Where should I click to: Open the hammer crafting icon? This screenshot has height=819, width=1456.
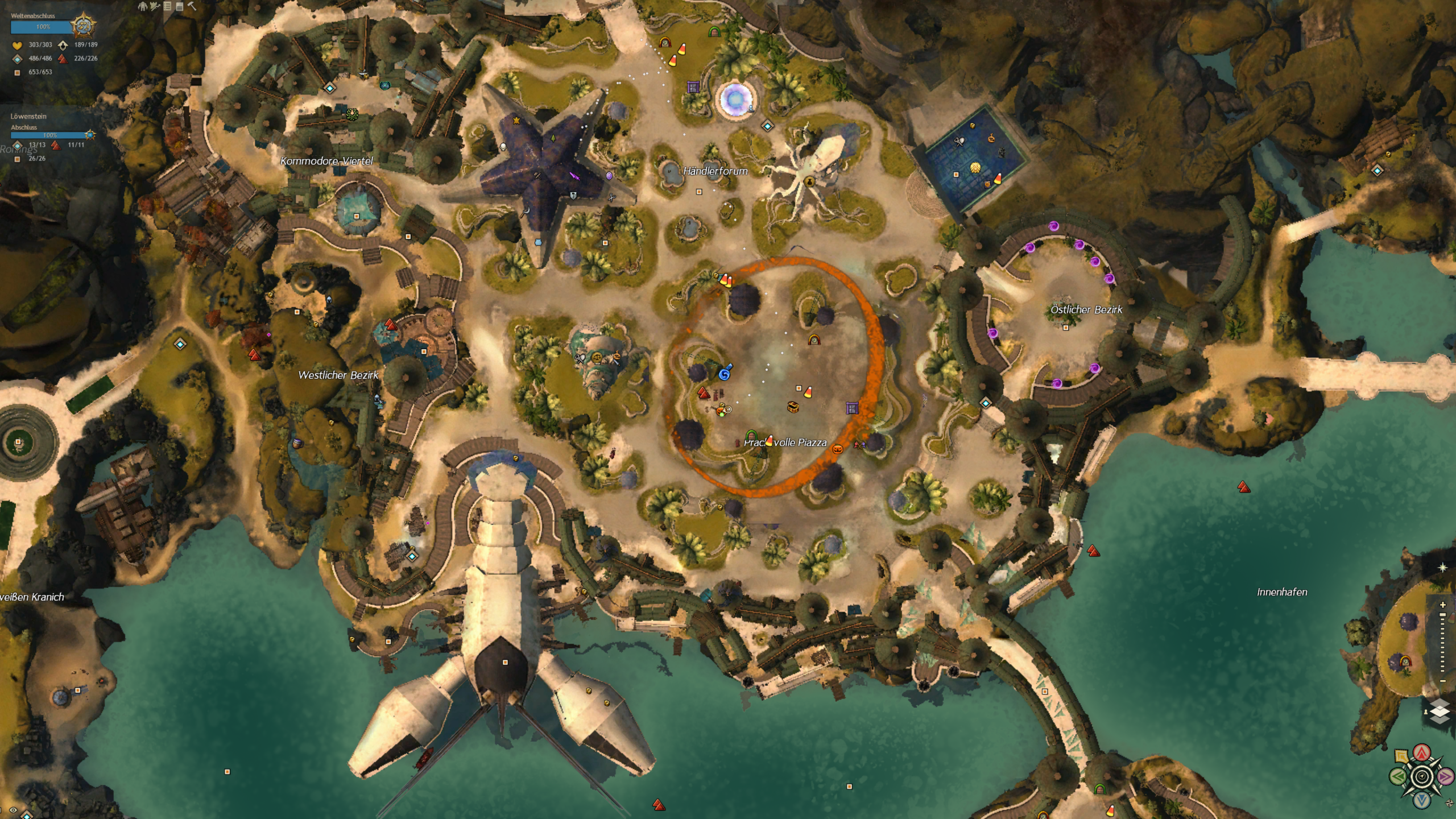pos(192,6)
